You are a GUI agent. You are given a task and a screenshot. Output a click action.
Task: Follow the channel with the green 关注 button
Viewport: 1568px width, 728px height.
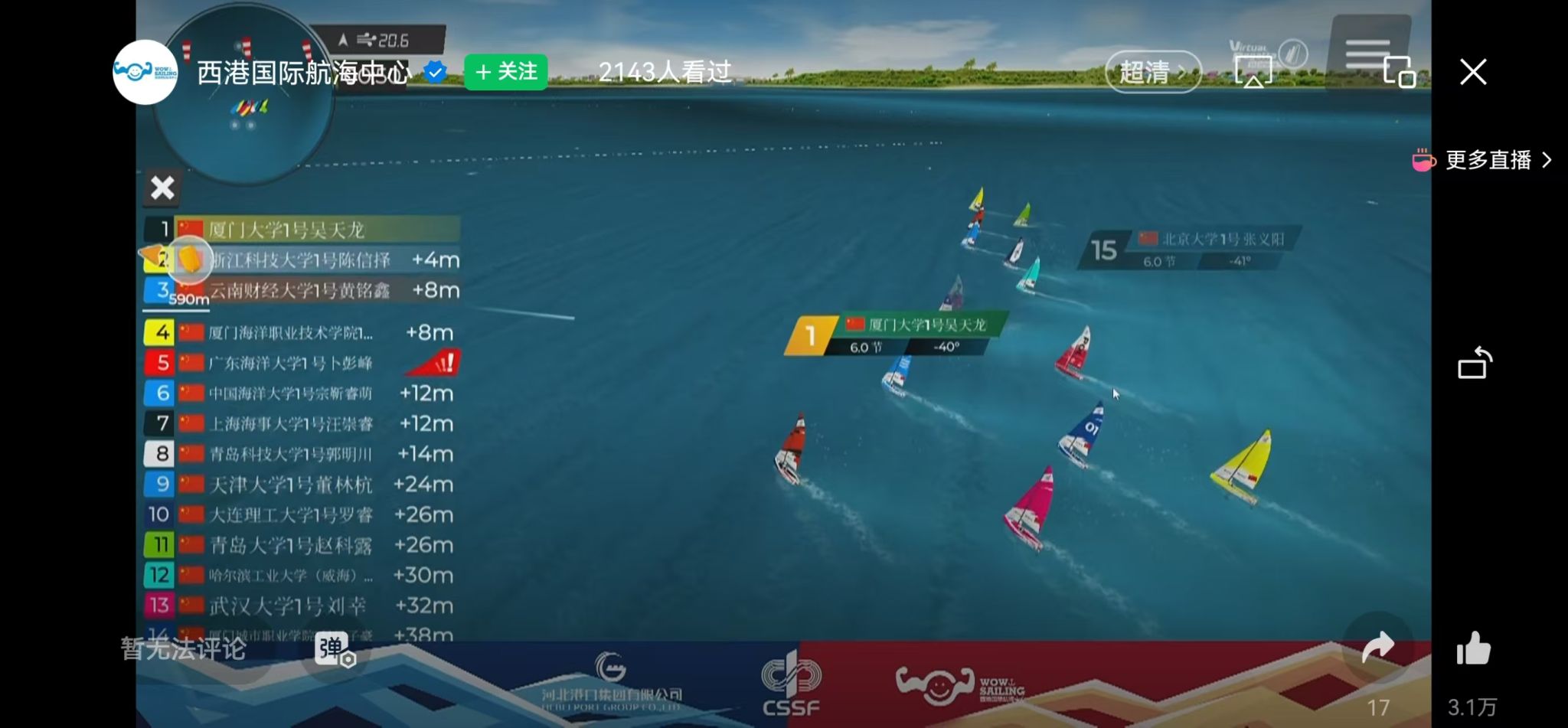[x=506, y=72]
